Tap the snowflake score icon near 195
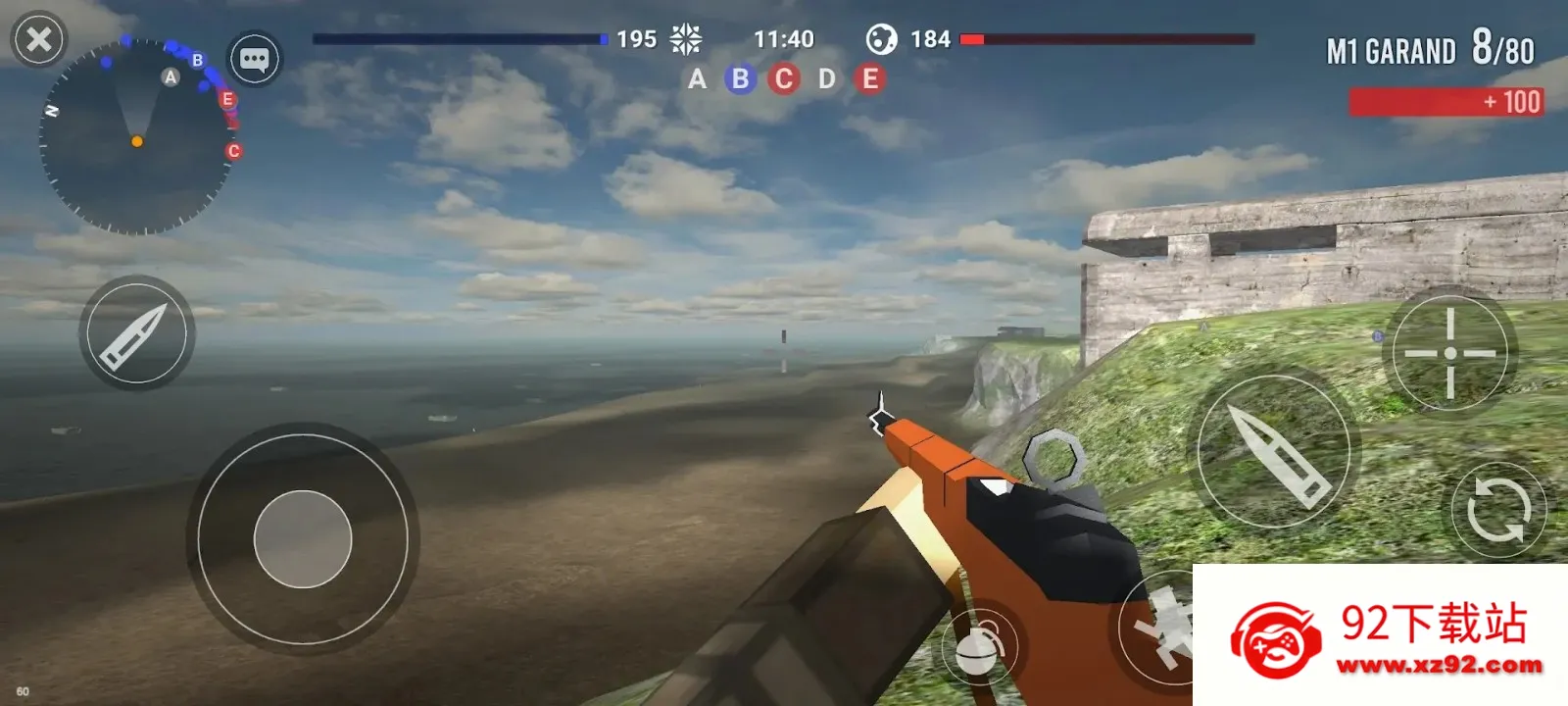The width and height of the screenshot is (1568, 706). point(687,37)
